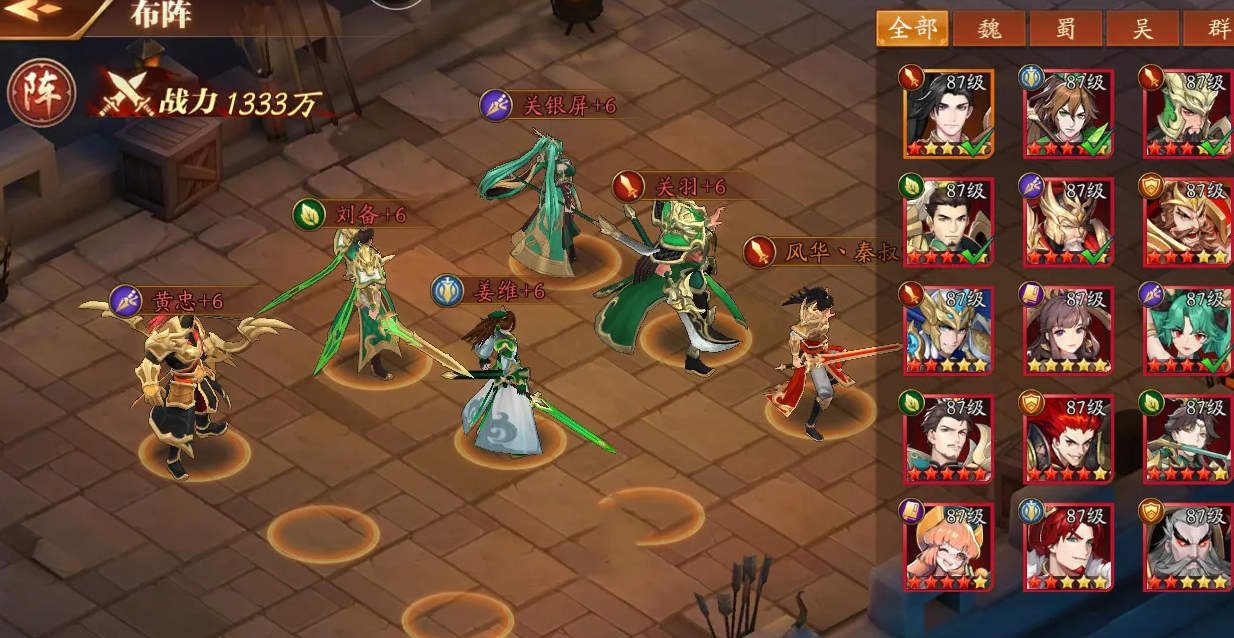Viewport: 1234px width, 638px height.
Task: Open the 群 faction tab
Action: [x=1213, y=28]
